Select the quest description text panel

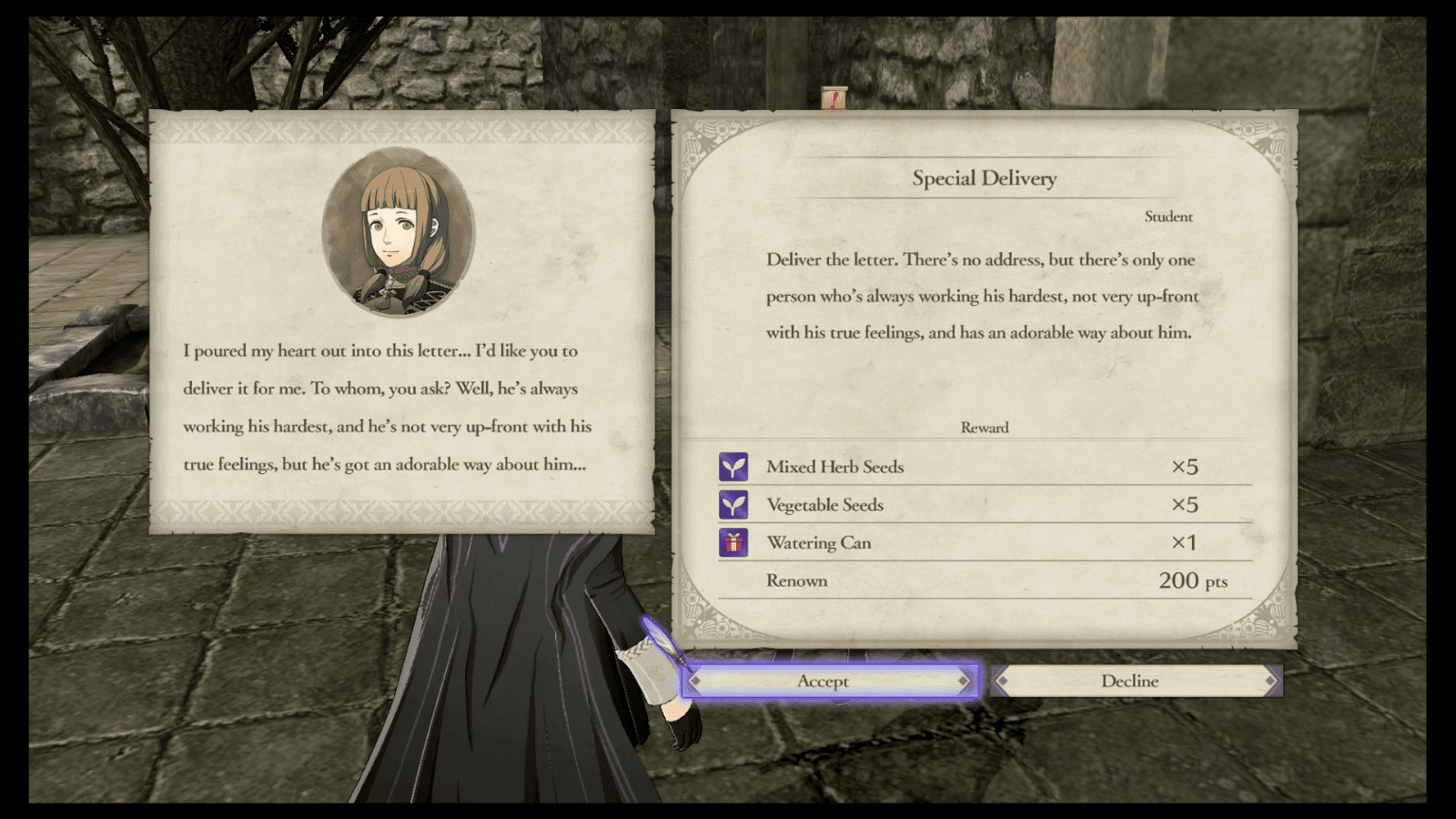(983, 296)
